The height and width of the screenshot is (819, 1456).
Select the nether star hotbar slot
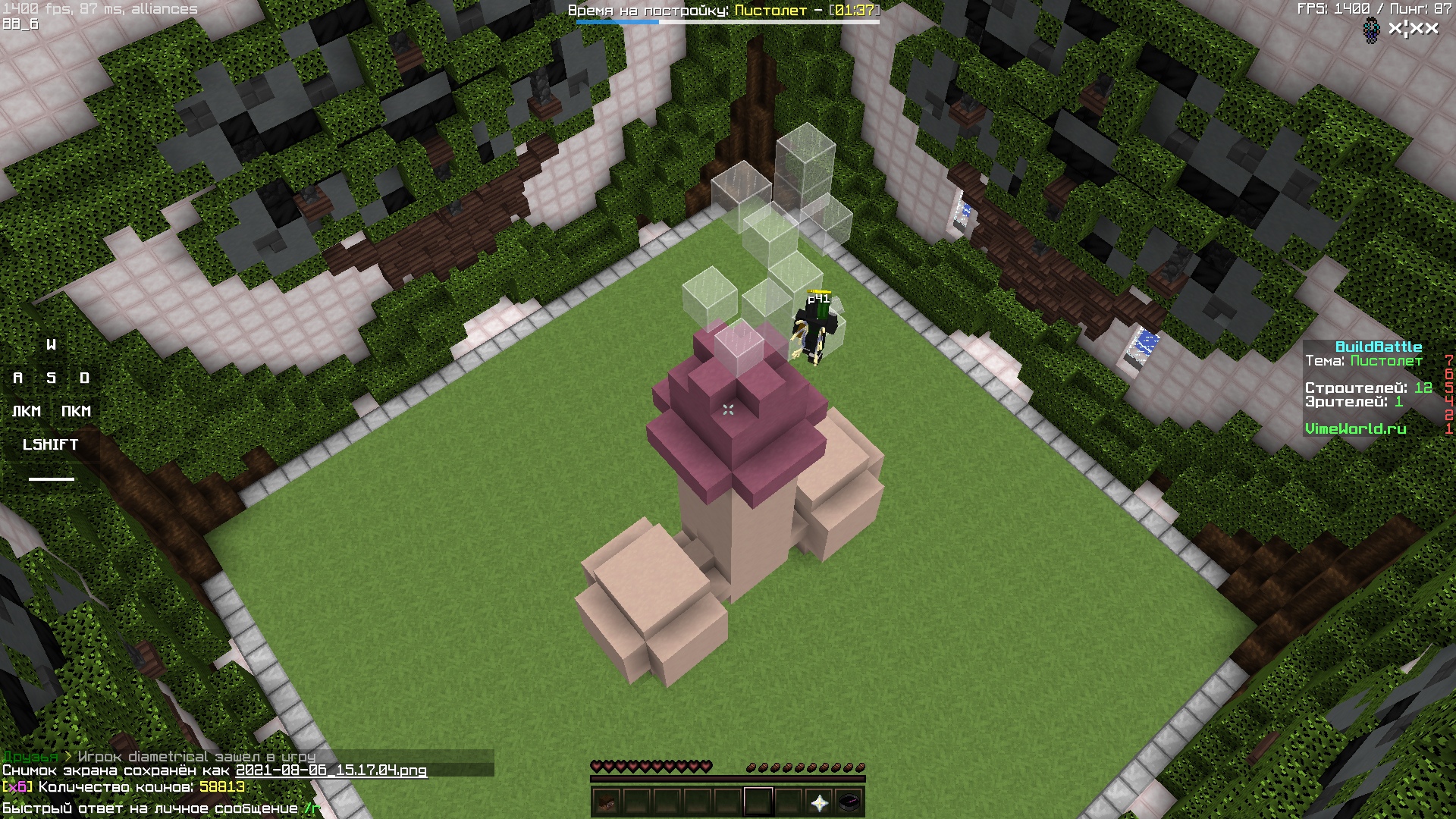819,802
